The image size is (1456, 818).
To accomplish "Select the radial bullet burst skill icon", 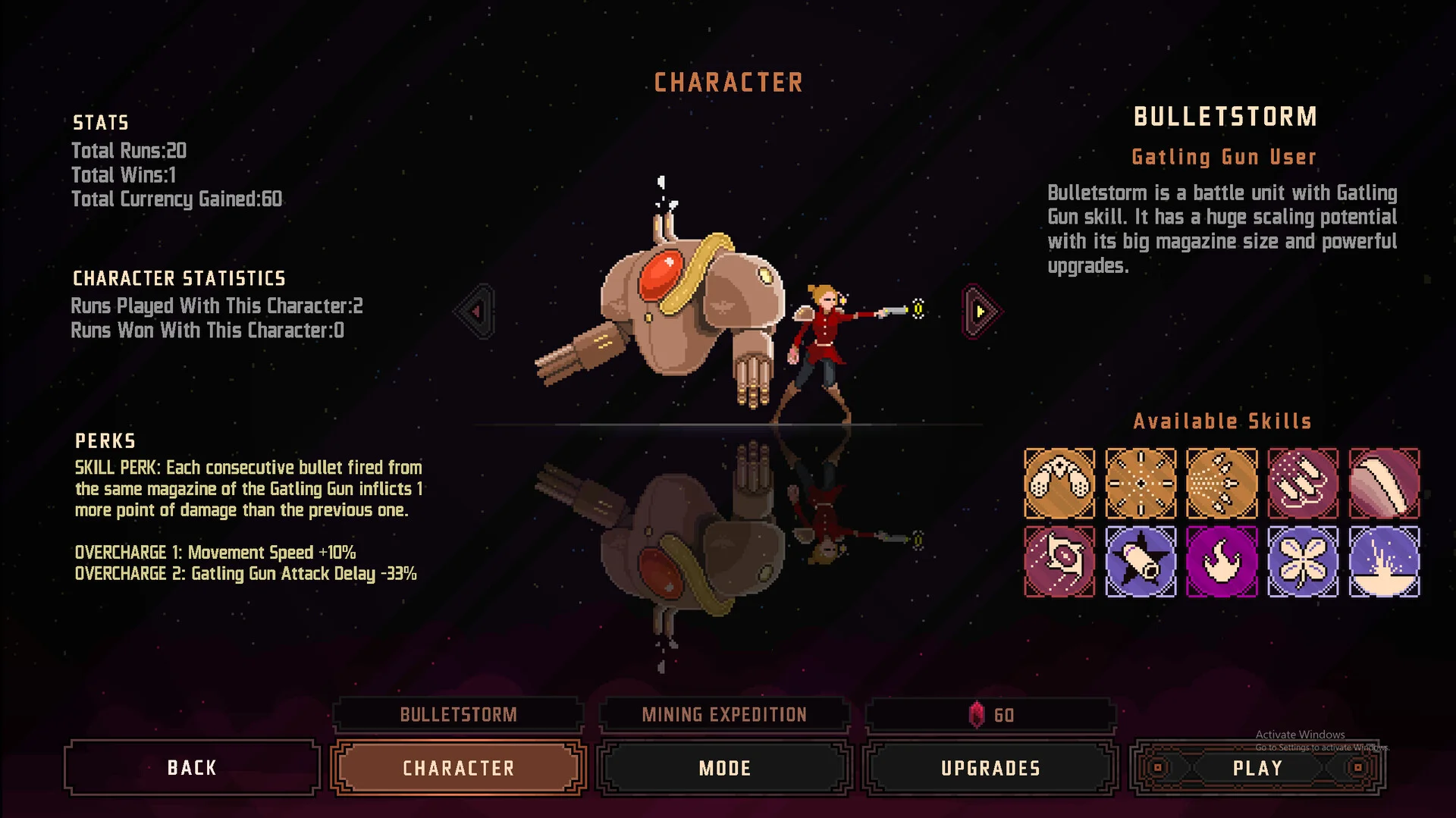I will pyautogui.click(x=1141, y=484).
